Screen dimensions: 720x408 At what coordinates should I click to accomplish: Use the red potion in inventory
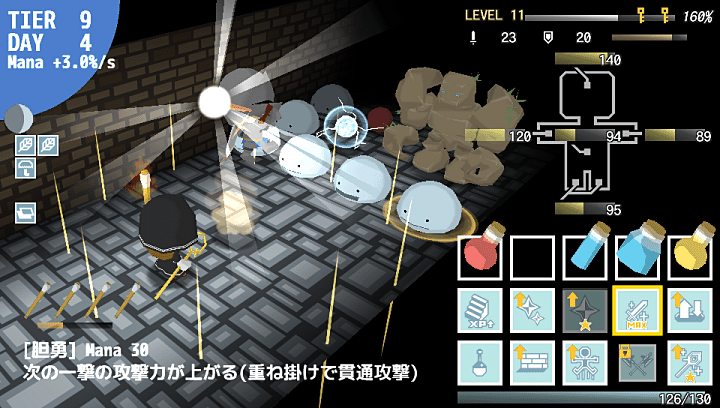(481, 258)
